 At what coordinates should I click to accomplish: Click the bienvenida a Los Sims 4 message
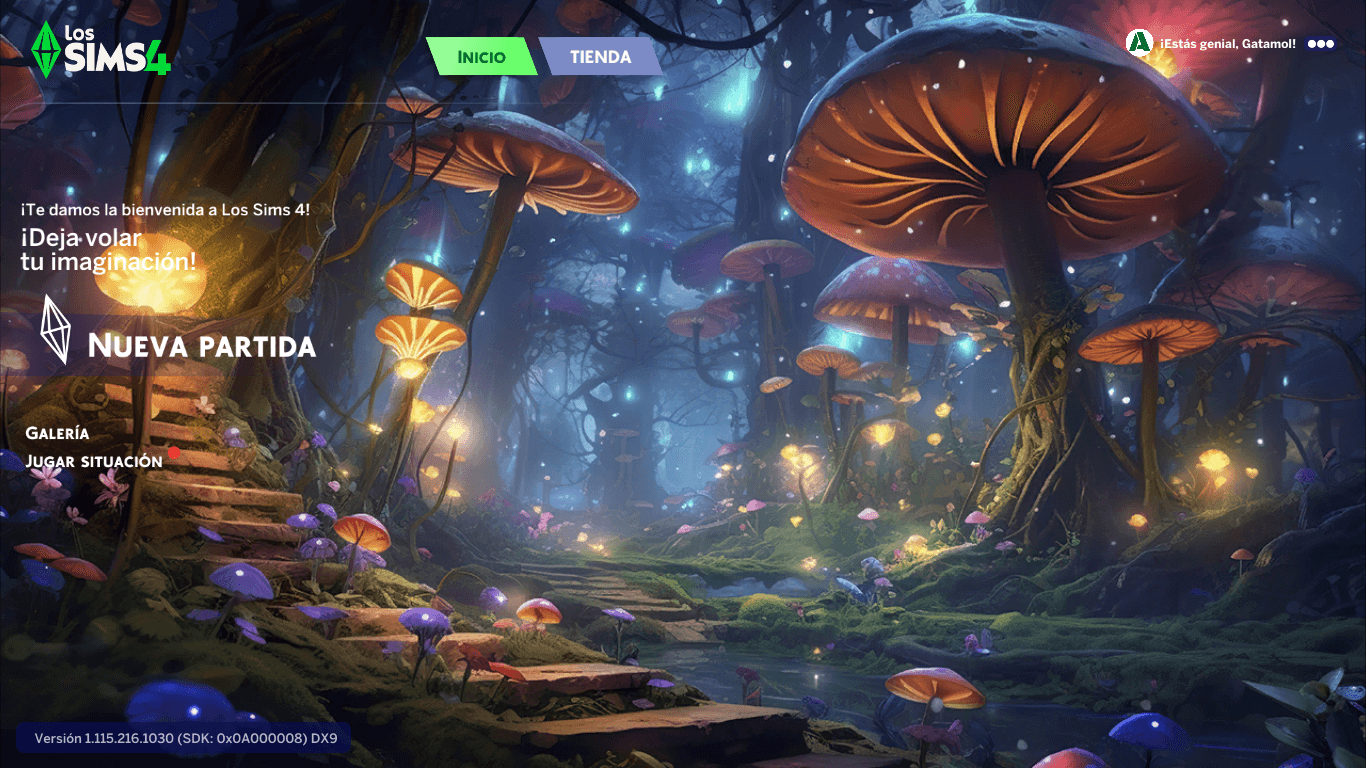click(166, 211)
